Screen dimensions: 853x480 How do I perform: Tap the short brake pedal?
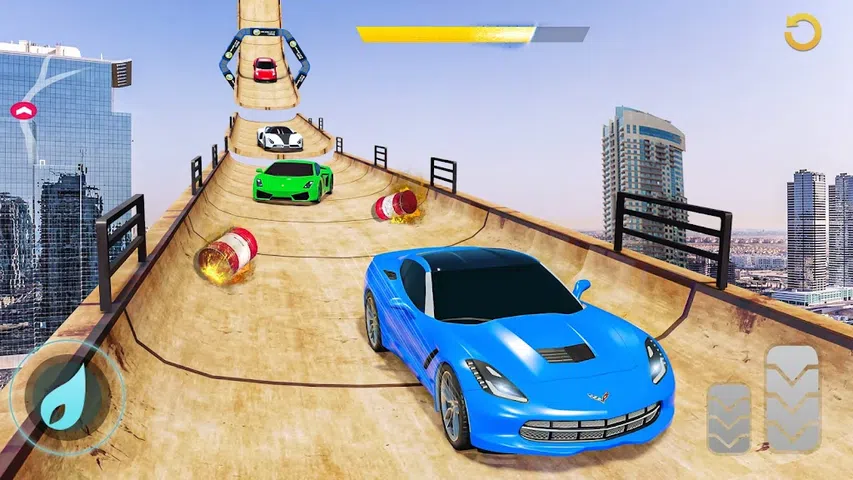[728, 418]
